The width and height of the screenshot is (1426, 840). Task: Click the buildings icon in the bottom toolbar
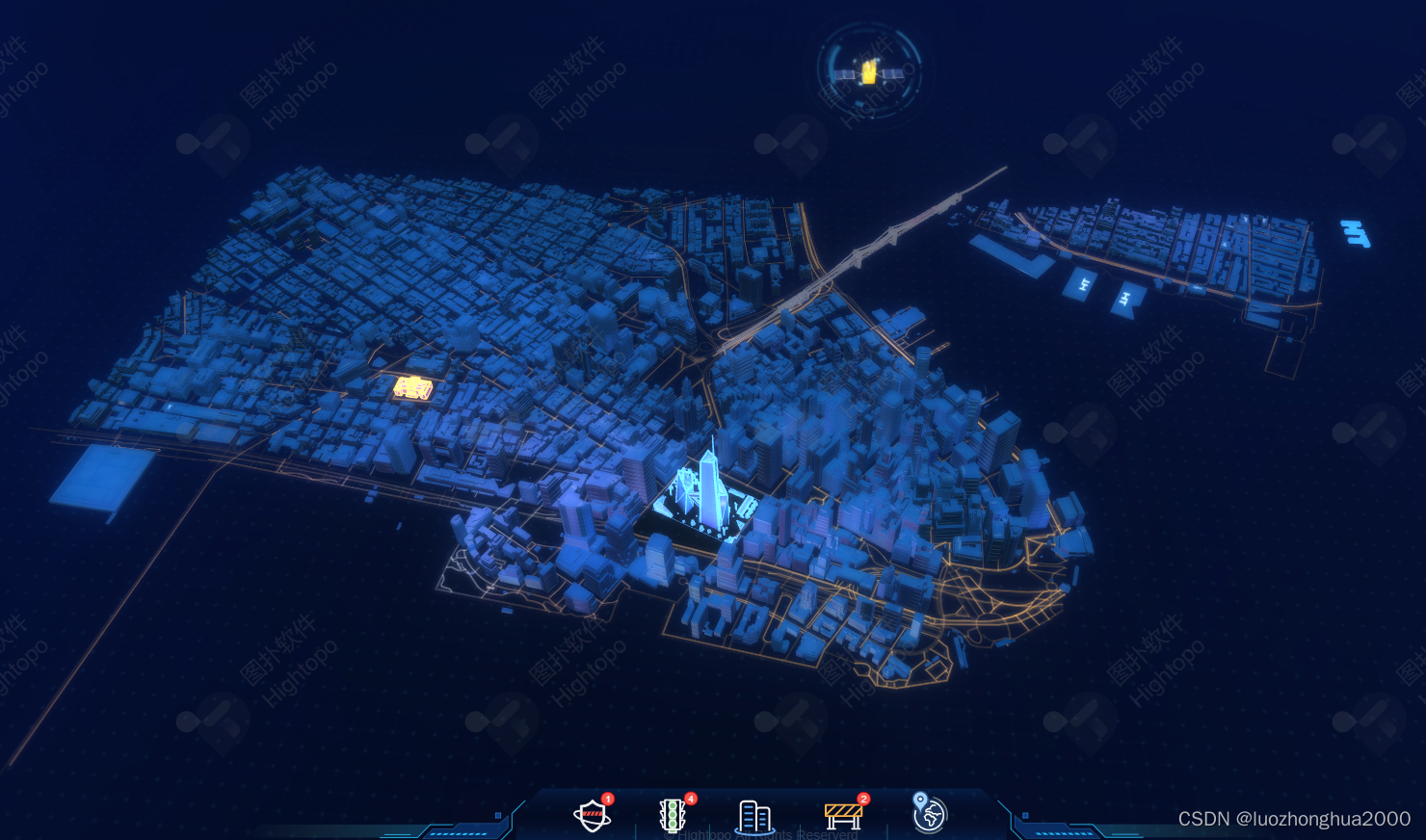pyautogui.click(x=754, y=817)
